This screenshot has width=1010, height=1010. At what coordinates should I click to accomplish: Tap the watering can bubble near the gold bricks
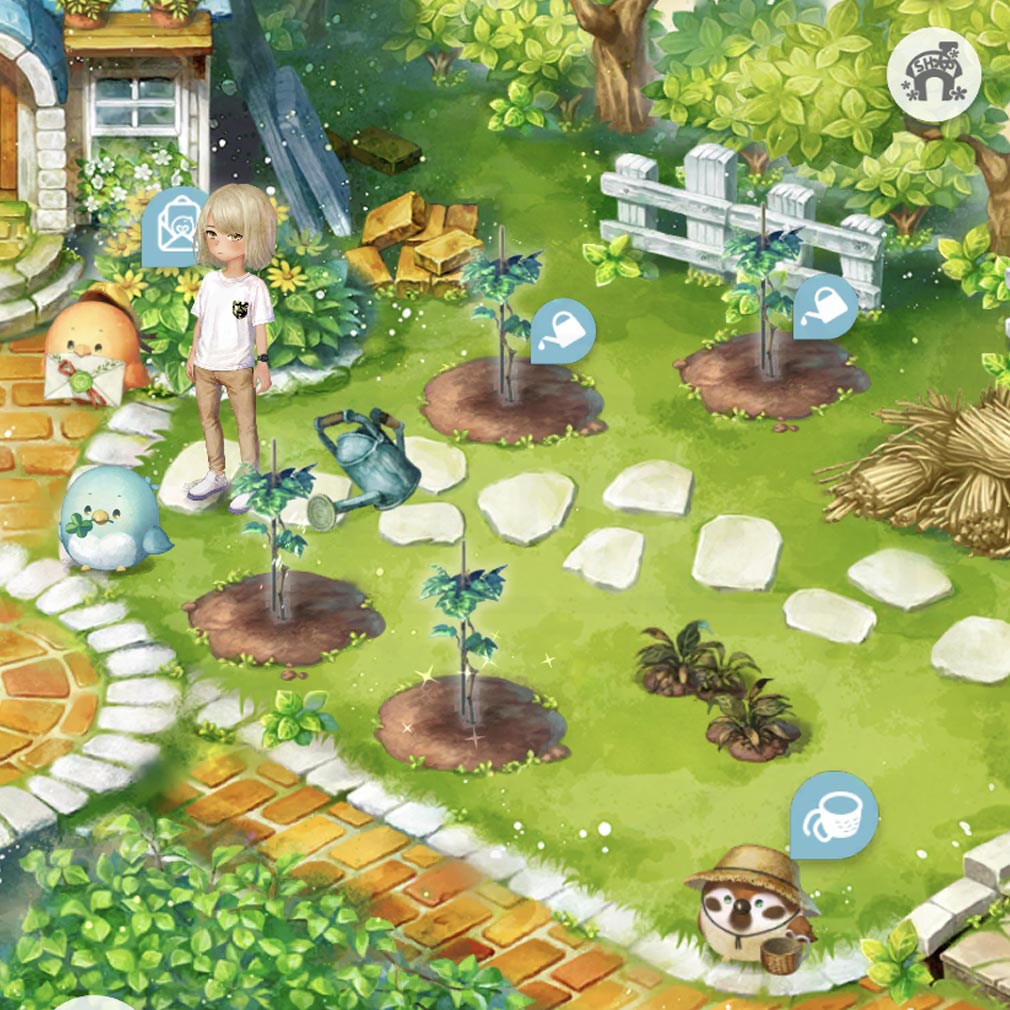coord(562,329)
